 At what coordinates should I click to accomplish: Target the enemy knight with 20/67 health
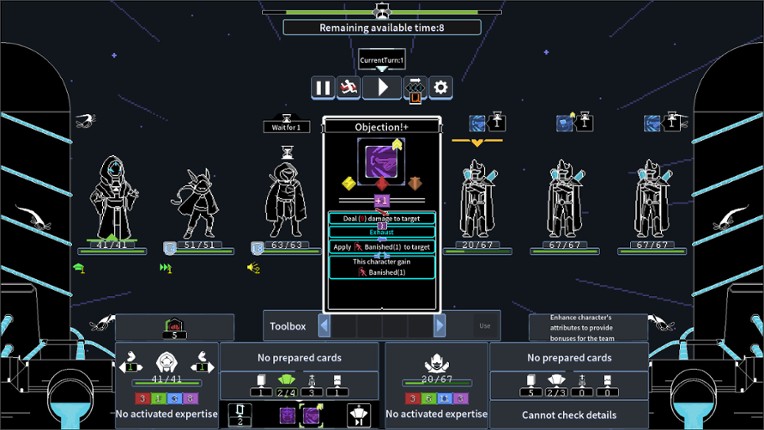click(x=477, y=200)
